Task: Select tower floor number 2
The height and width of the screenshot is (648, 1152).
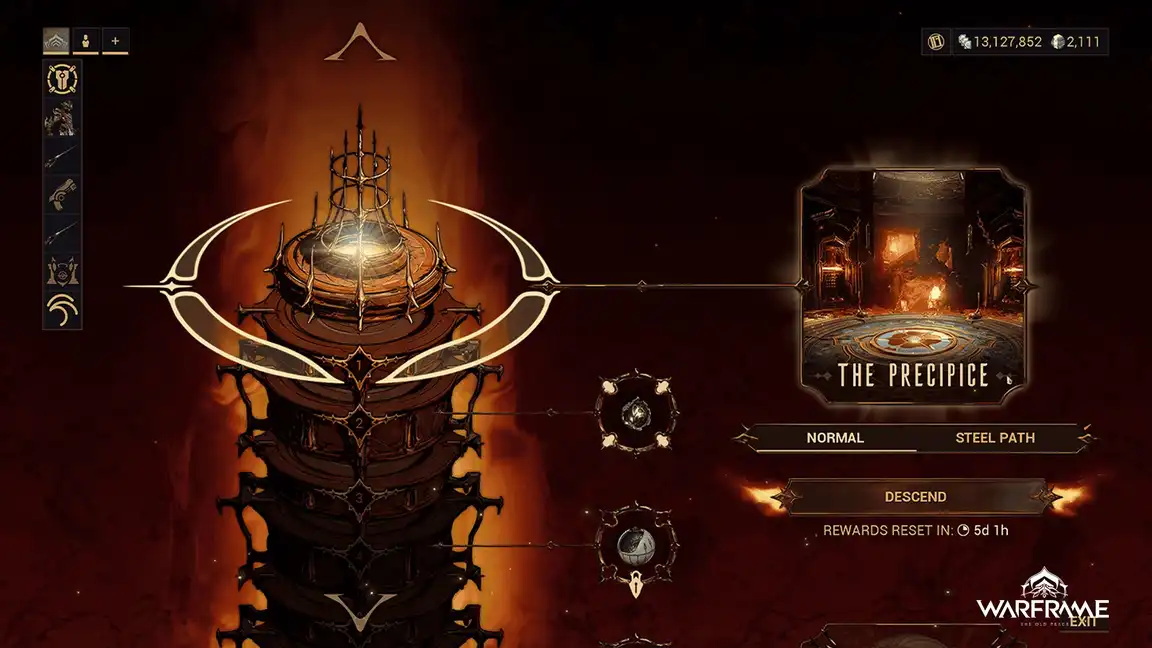Action: click(360, 424)
